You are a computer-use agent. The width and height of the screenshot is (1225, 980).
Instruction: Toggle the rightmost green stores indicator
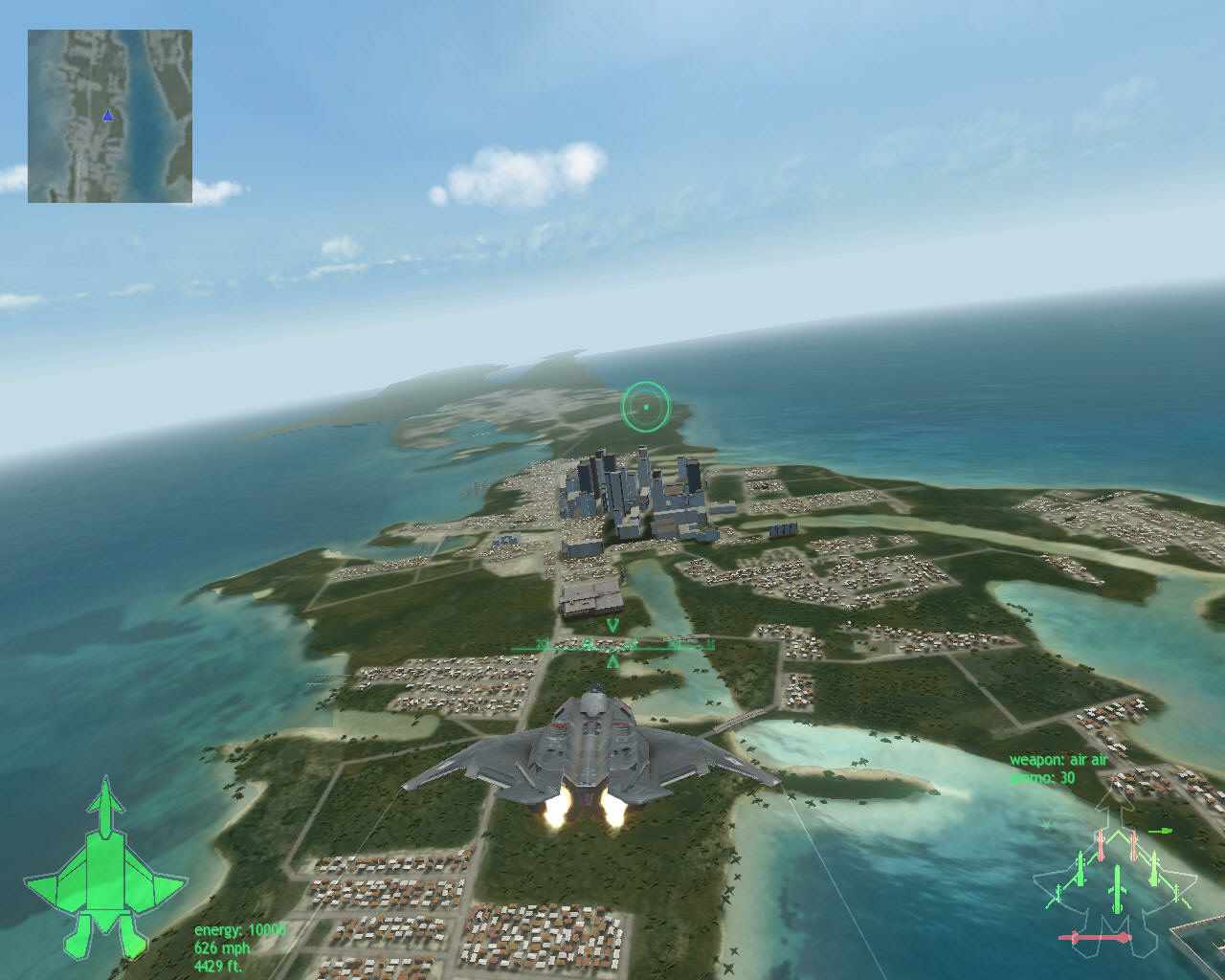coord(1177,891)
